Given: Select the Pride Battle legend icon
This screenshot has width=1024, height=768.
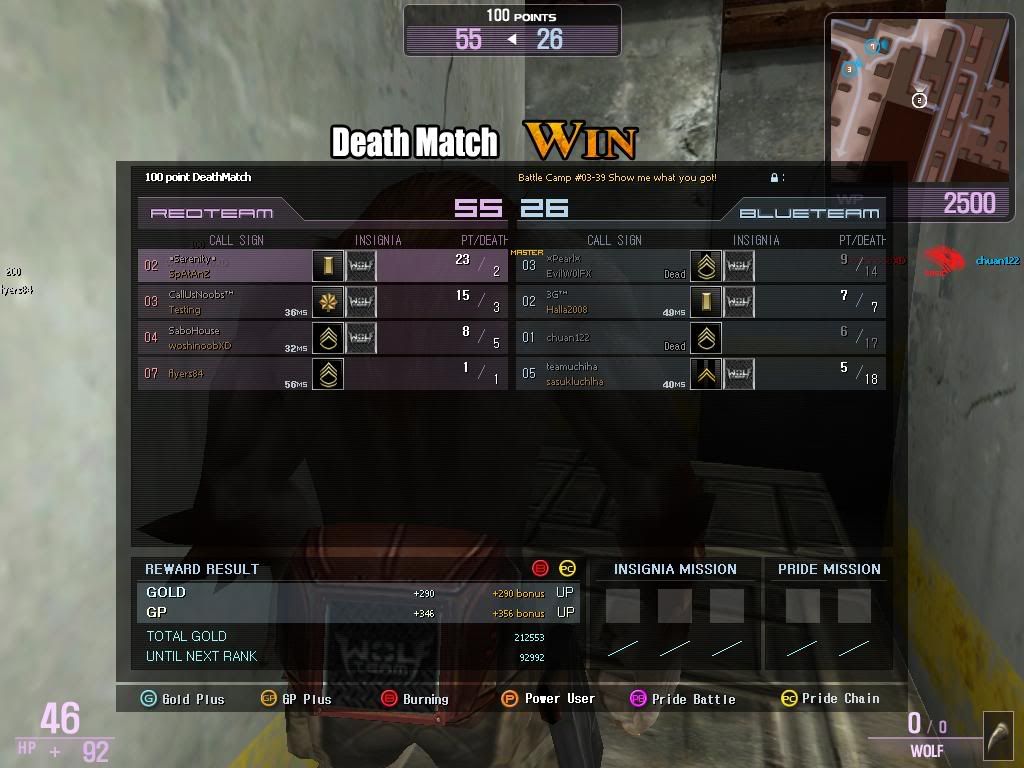Looking at the screenshot, I should [x=638, y=699].
